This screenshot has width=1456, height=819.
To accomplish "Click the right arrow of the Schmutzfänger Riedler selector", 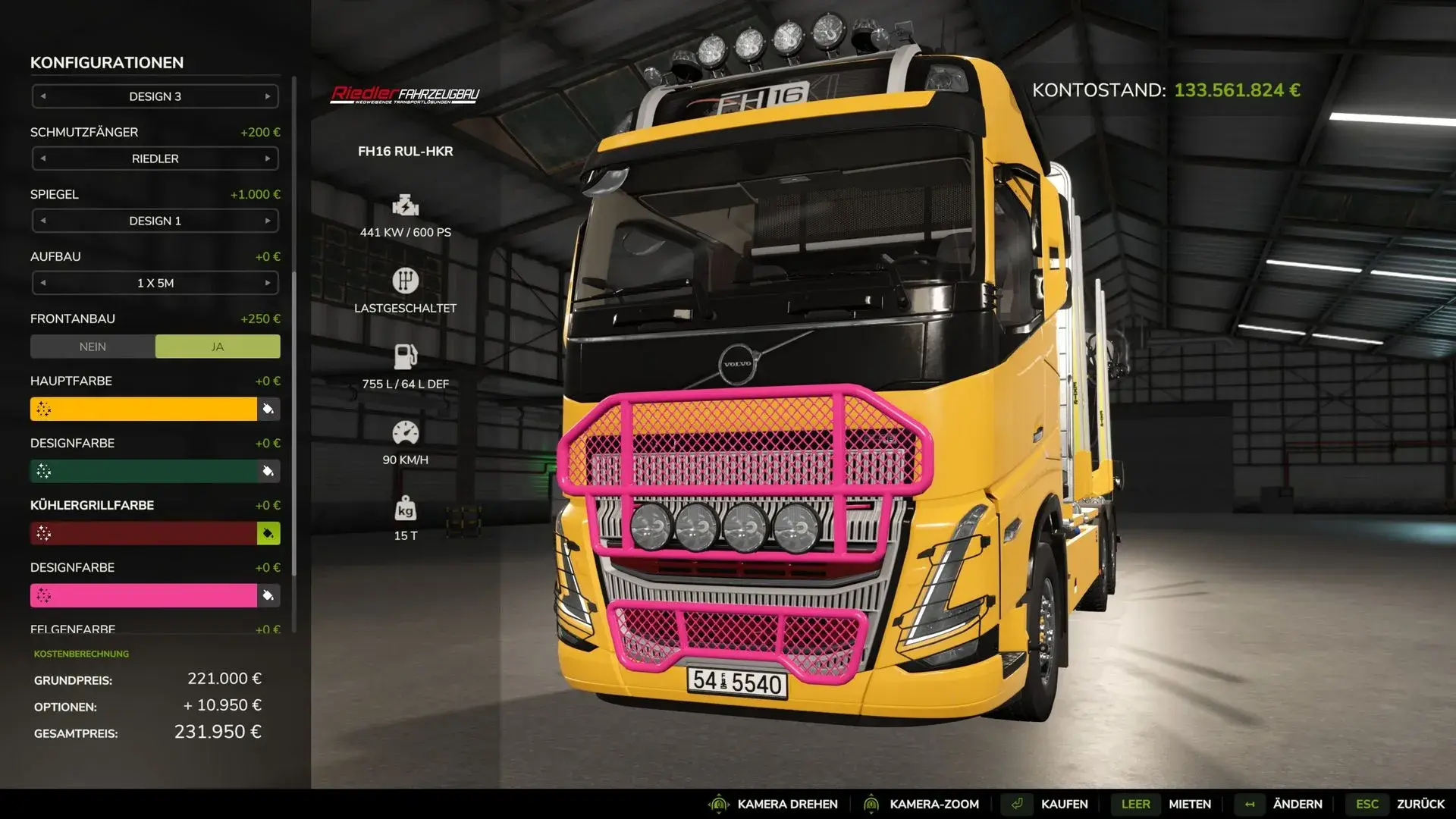I will (x=268, y=158).
